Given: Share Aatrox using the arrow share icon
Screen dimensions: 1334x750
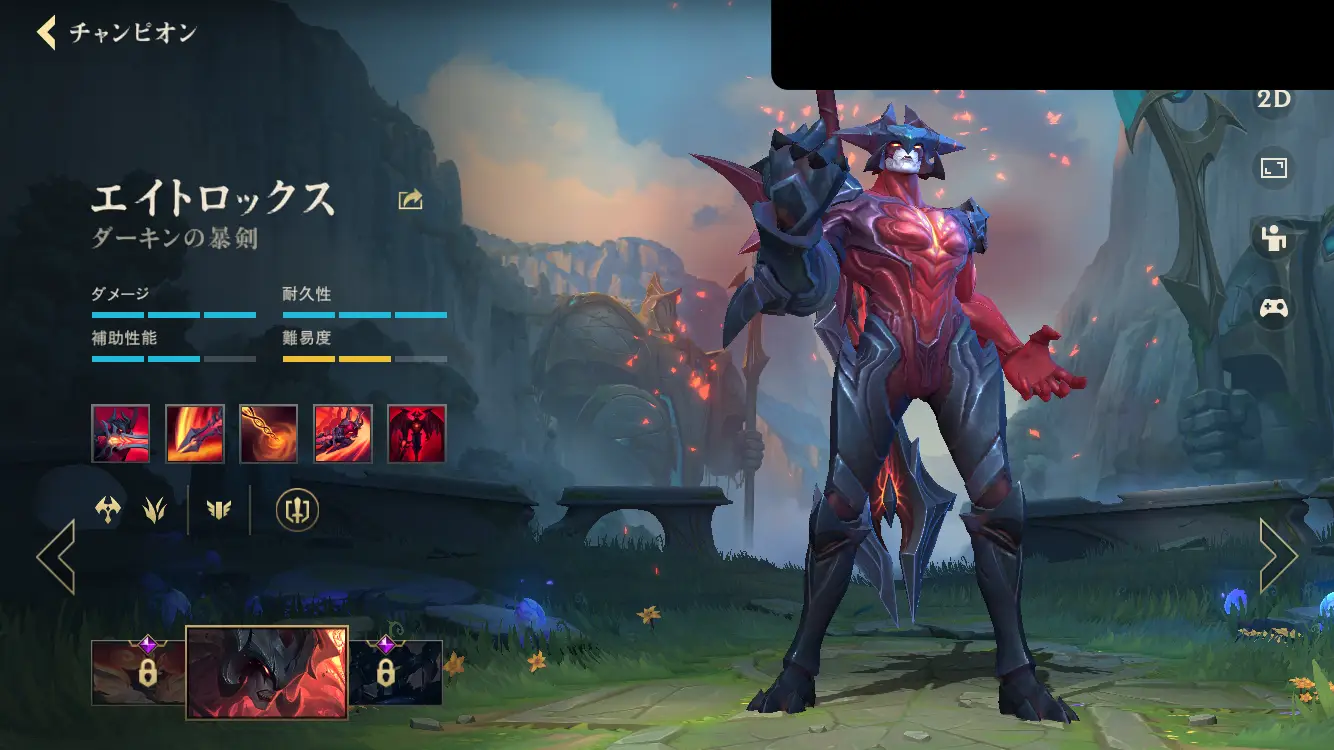Looking at the screenshot, I should point(410,200).
